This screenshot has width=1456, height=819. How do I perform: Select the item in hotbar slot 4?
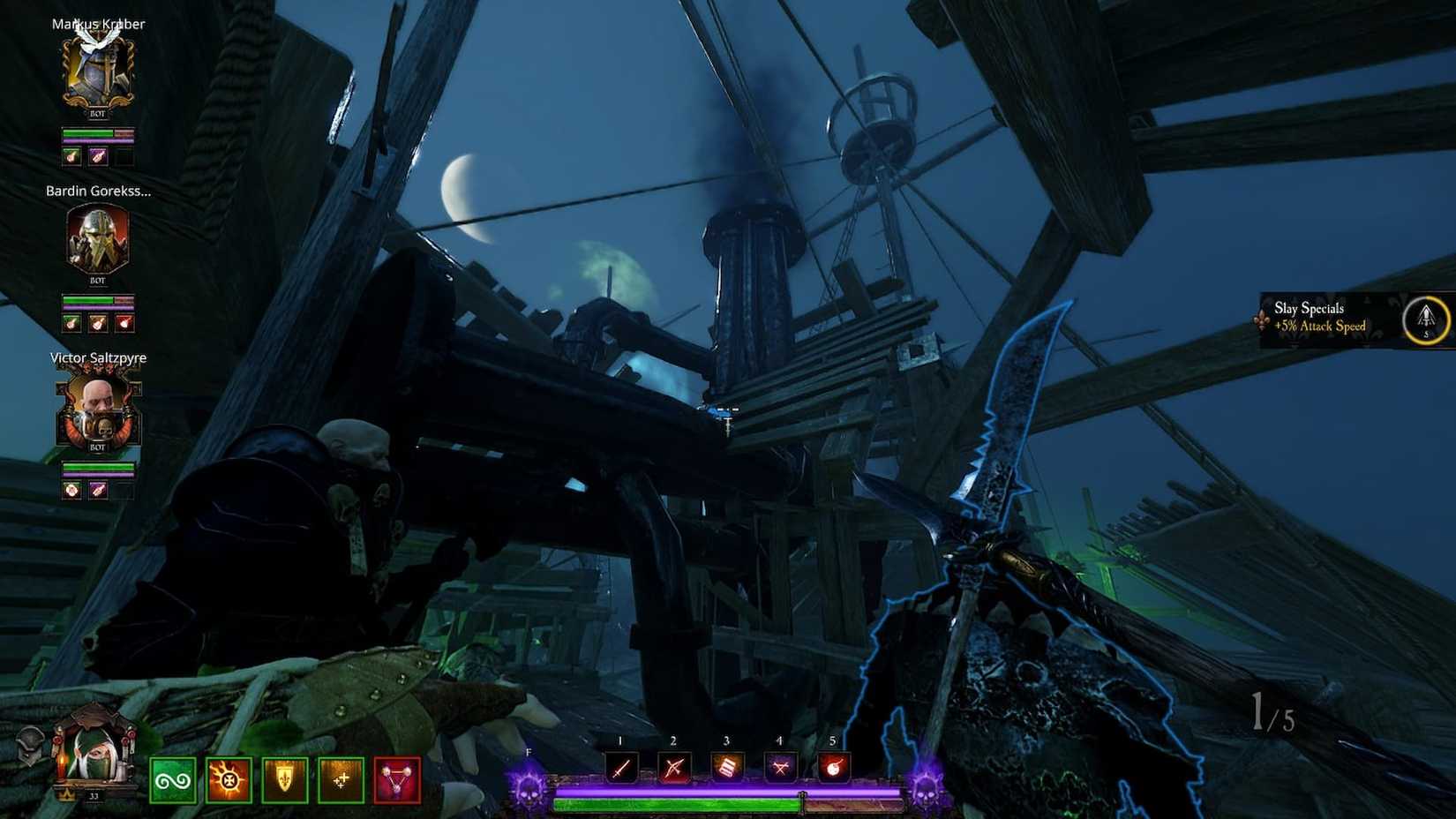tap(779, 765)
